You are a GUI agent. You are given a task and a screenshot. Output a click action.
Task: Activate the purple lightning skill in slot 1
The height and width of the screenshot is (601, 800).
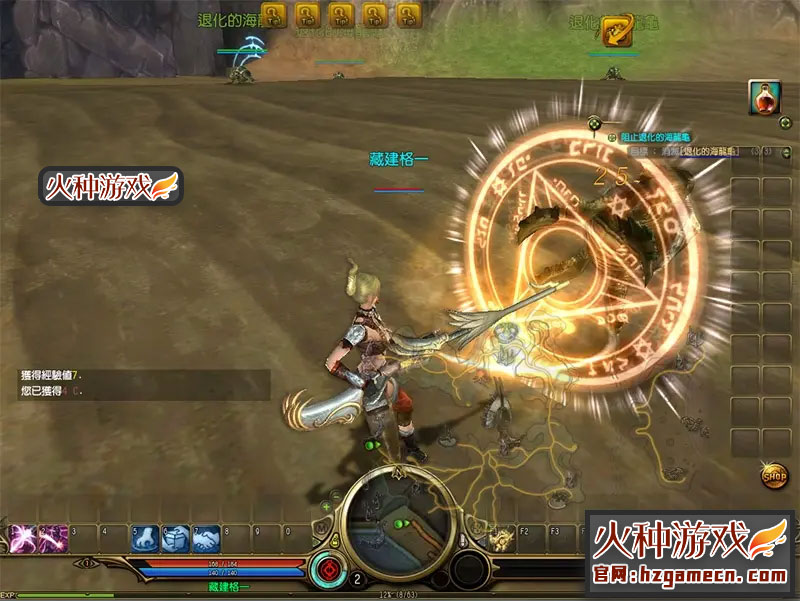pos(22,539)
